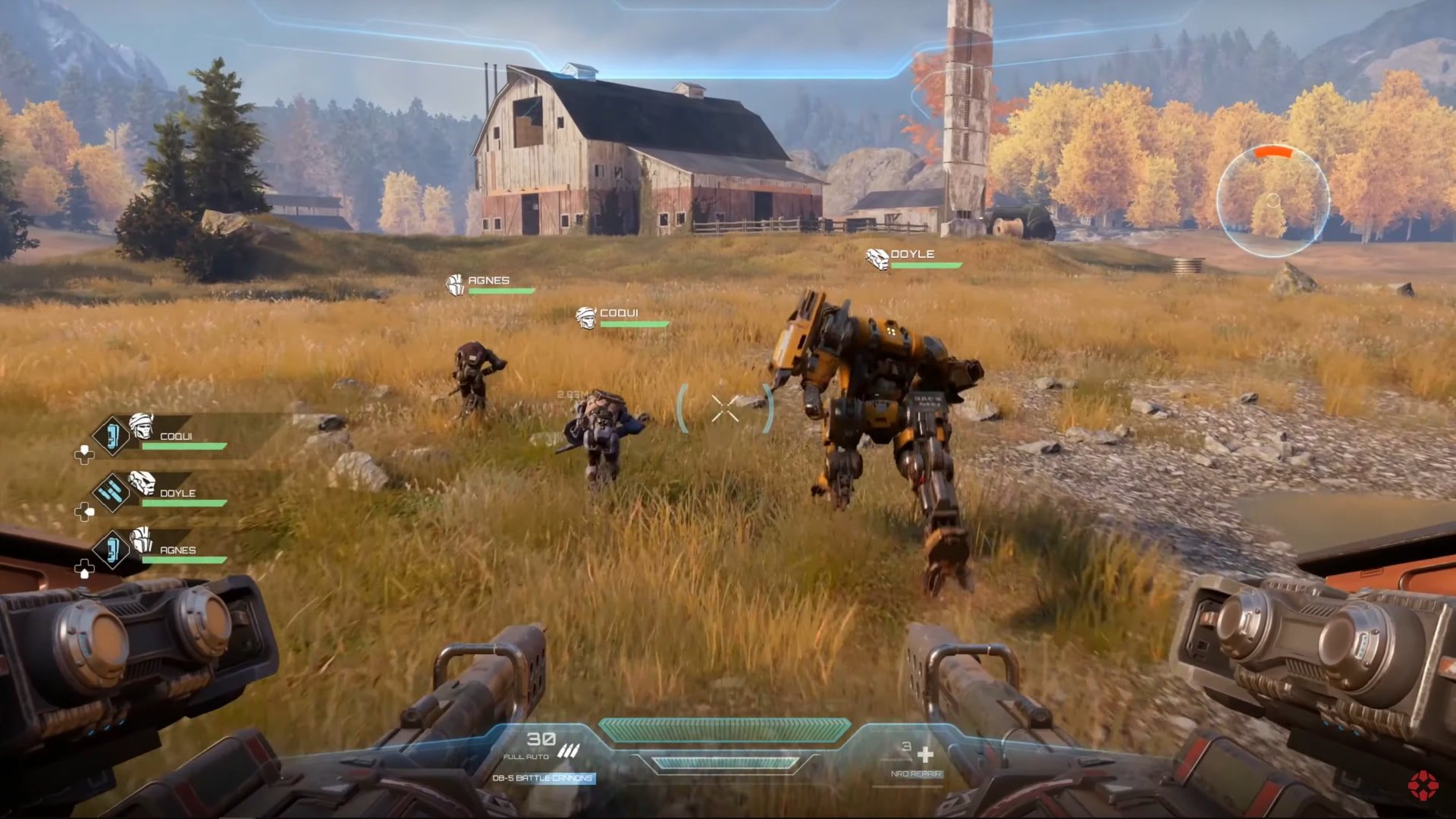The height and width of the screenshot is (819, 1456).
Task: Click Coqui's floating nameplate over the field
Action: [x=618, y=314]
